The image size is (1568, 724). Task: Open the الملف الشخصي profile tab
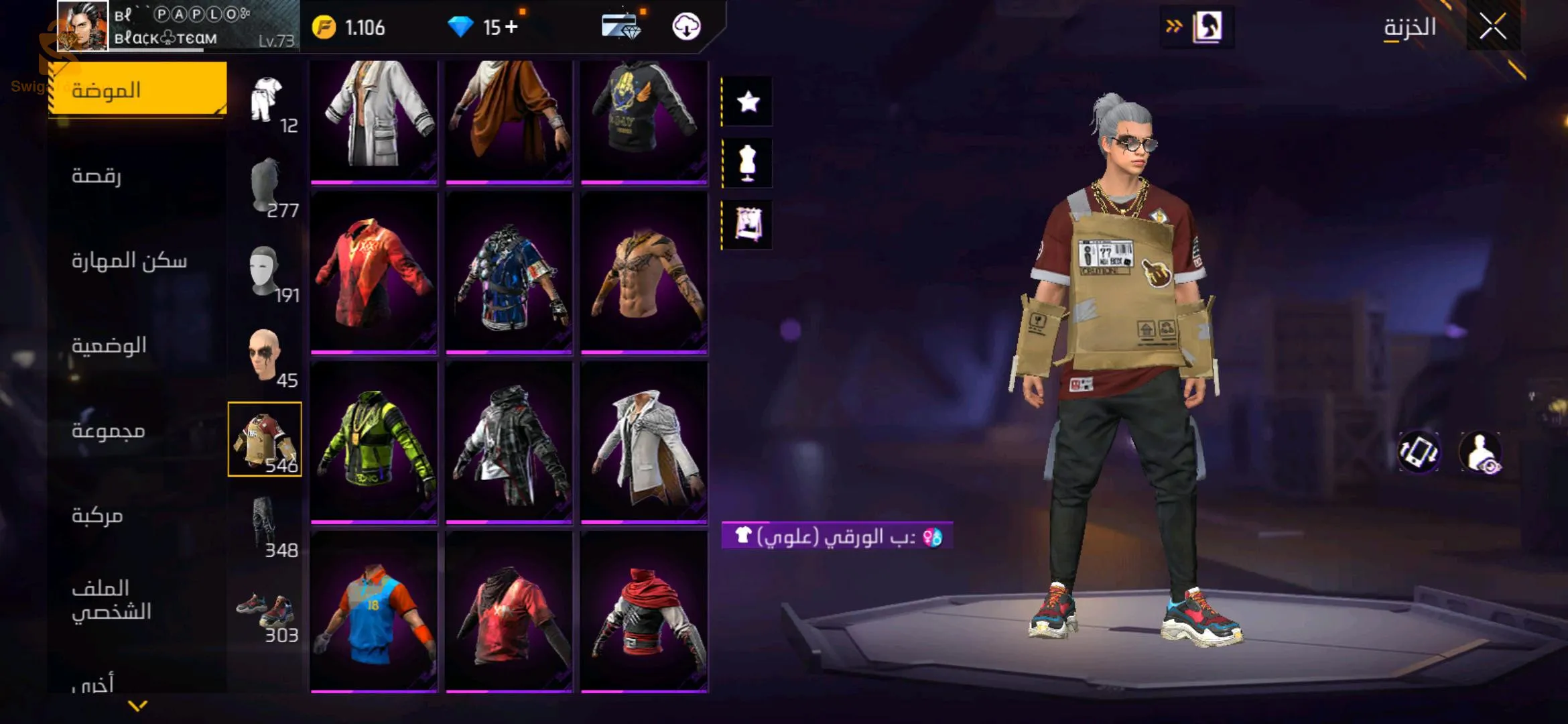[111, 600]
